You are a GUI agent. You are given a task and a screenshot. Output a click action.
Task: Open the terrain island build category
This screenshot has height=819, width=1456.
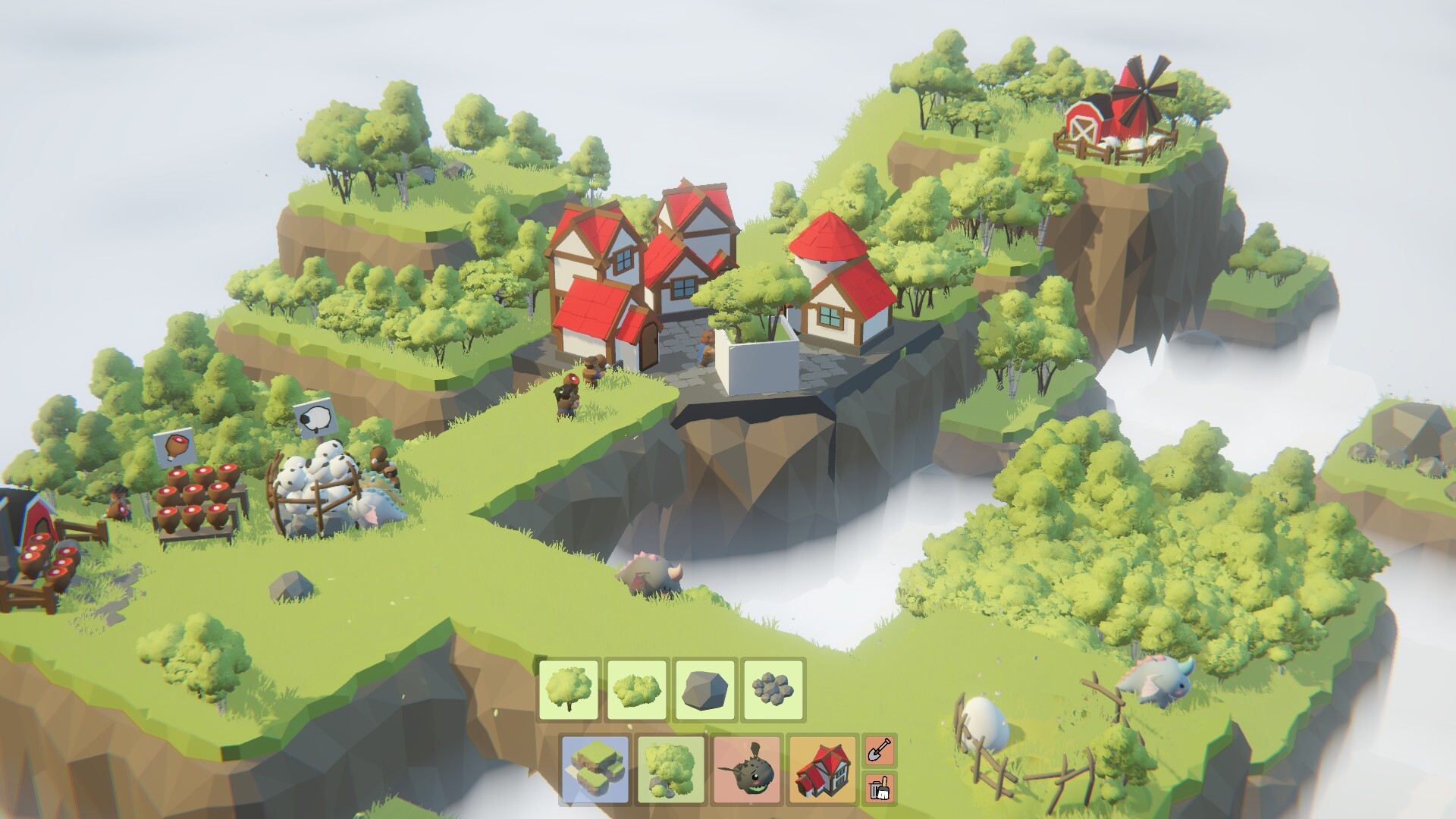(x=595, y=769)
